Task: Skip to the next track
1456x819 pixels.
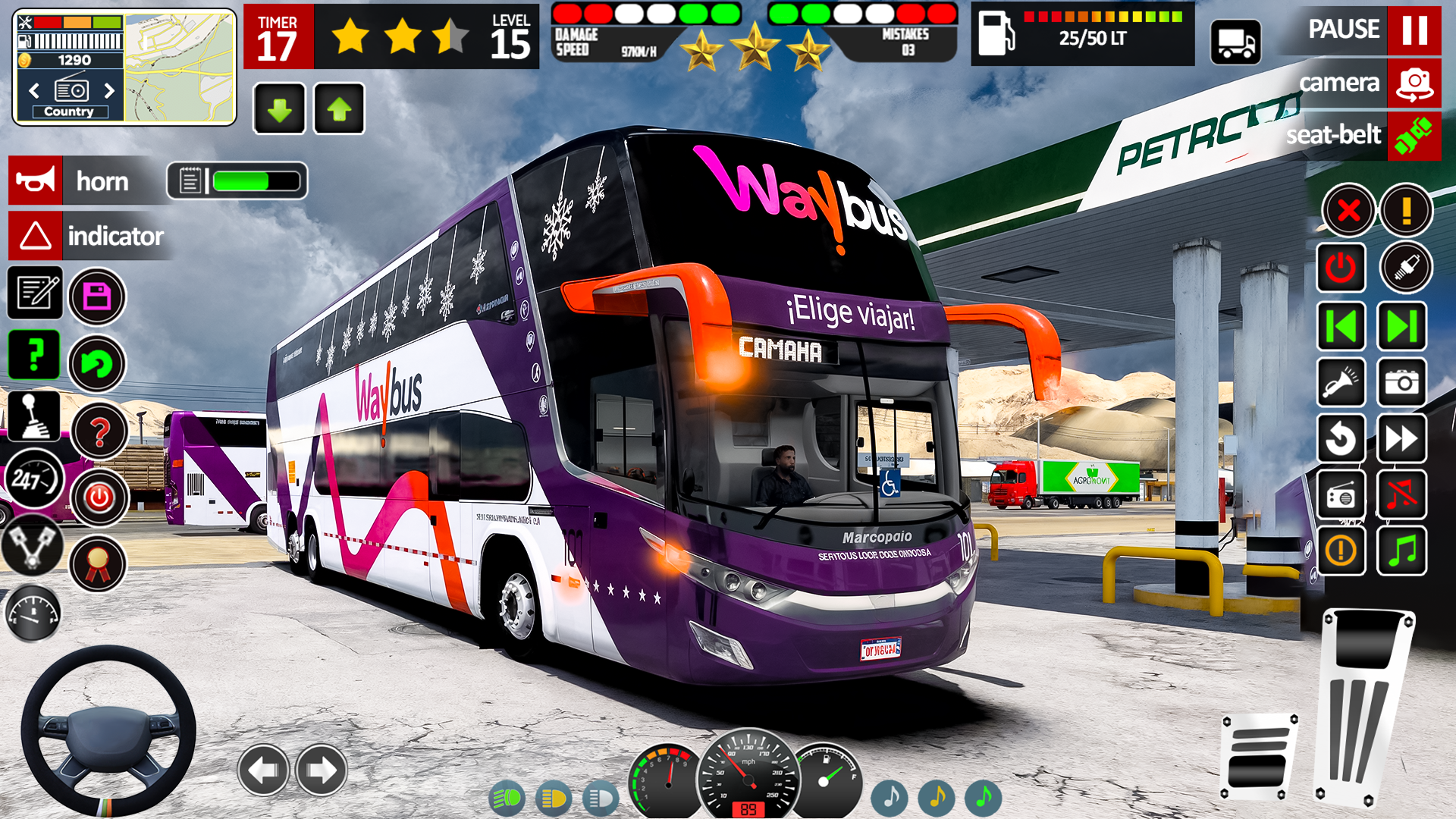Action: coord(1401,327)
